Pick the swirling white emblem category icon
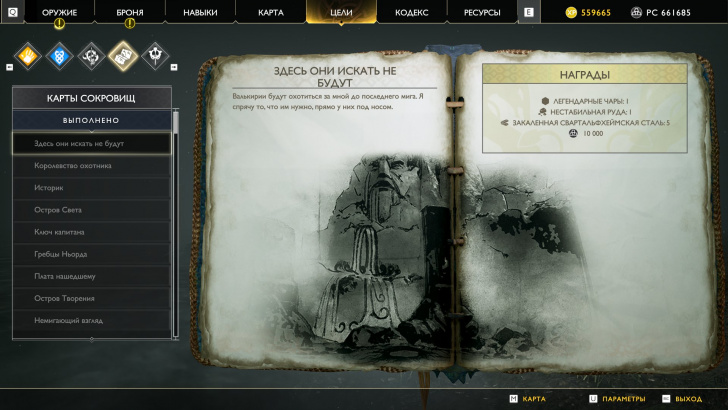 coord(92,52)
